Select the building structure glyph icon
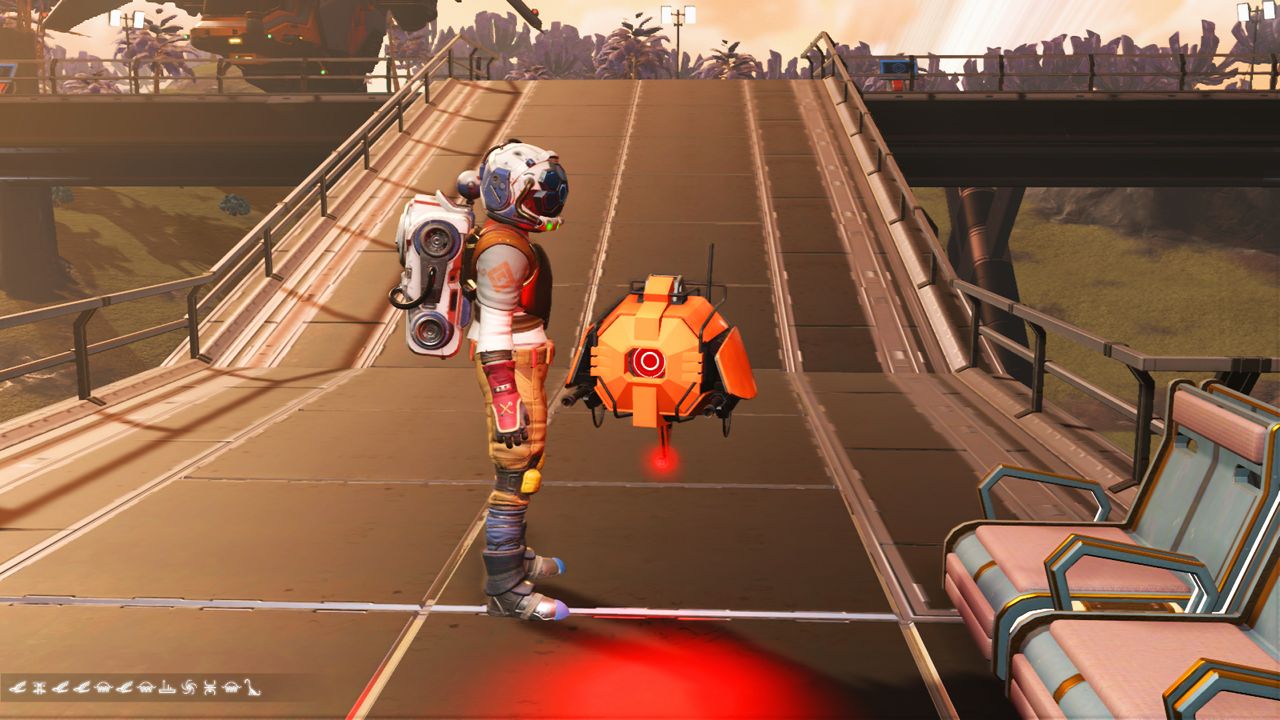 pyautogui.click(x=166, y=688)
